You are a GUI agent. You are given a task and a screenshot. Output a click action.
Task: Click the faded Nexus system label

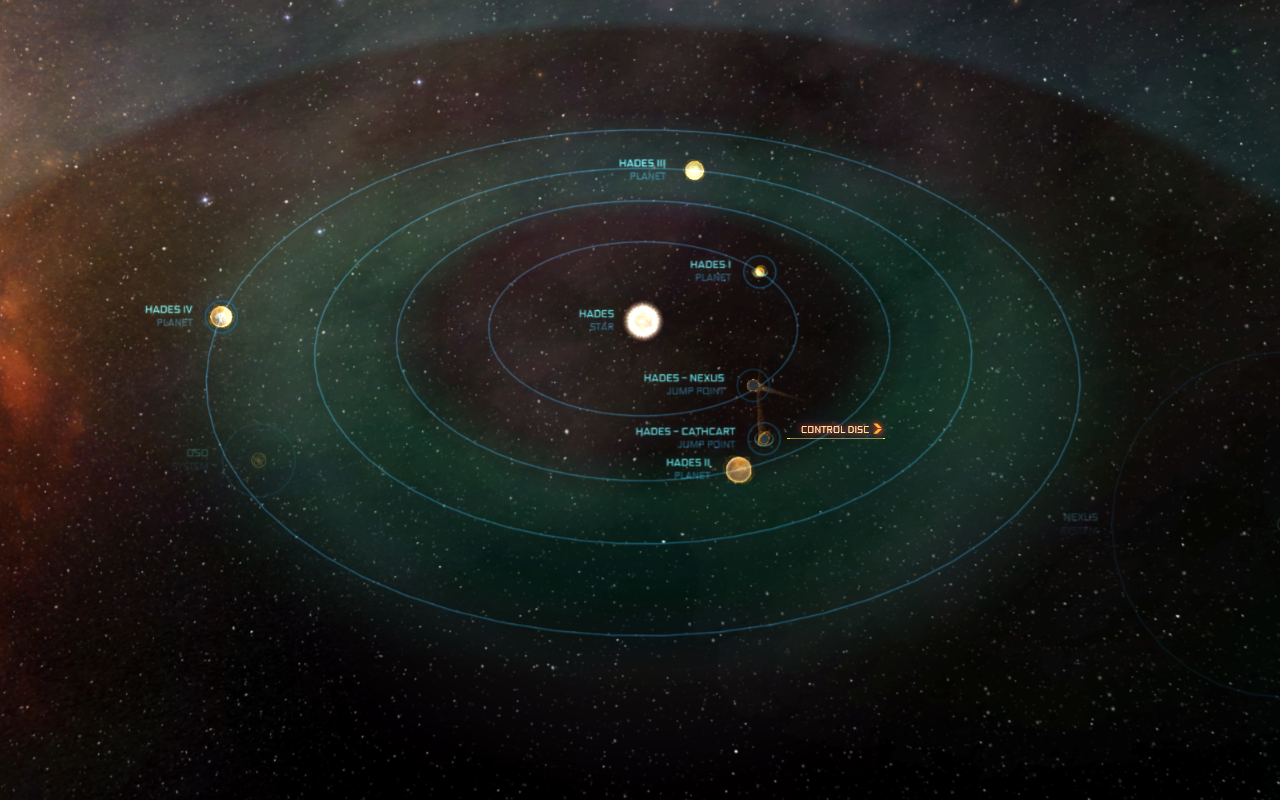(x=1080, y=518)
